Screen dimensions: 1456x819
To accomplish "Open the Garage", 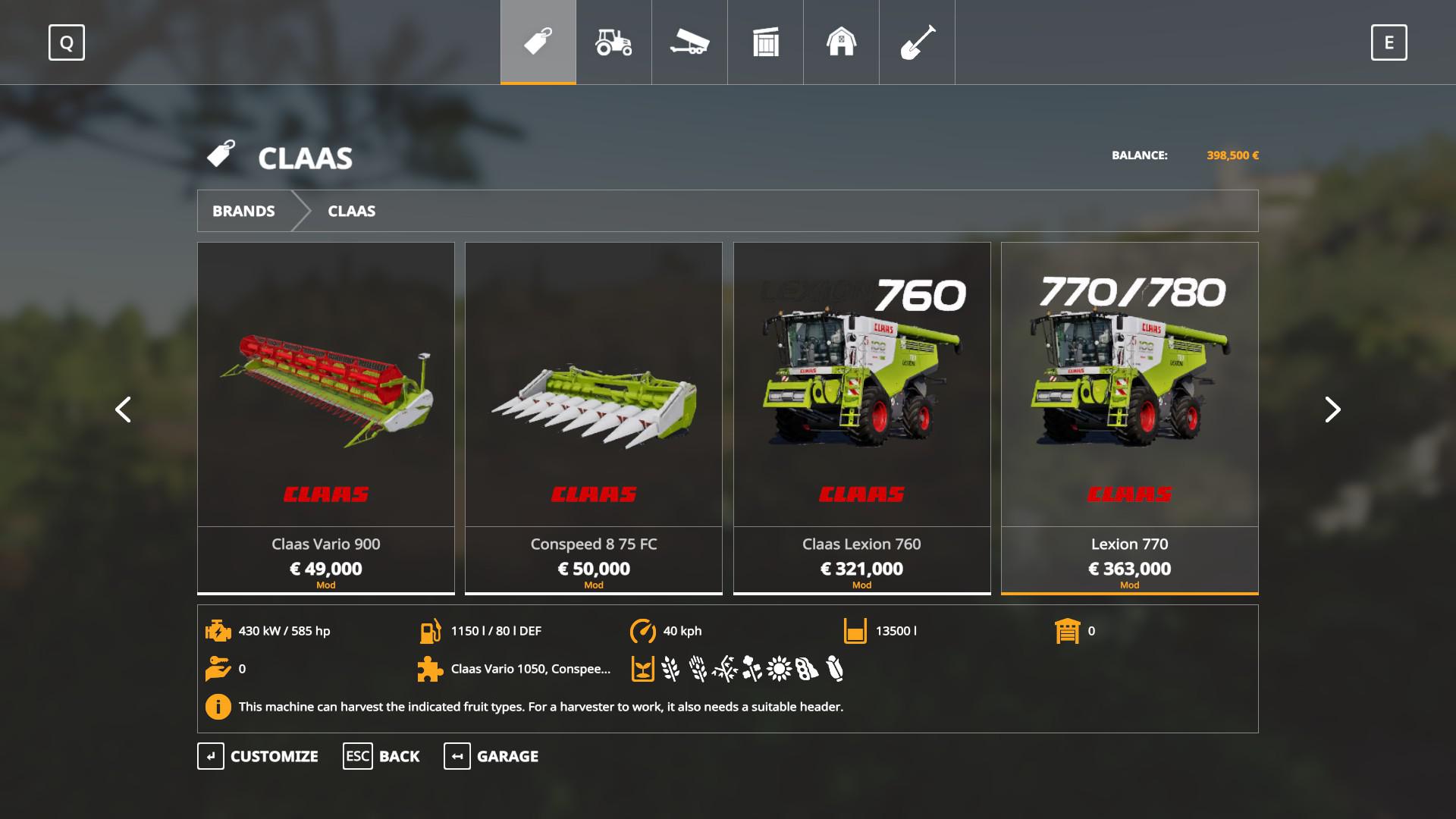I will tap(491, 756).
